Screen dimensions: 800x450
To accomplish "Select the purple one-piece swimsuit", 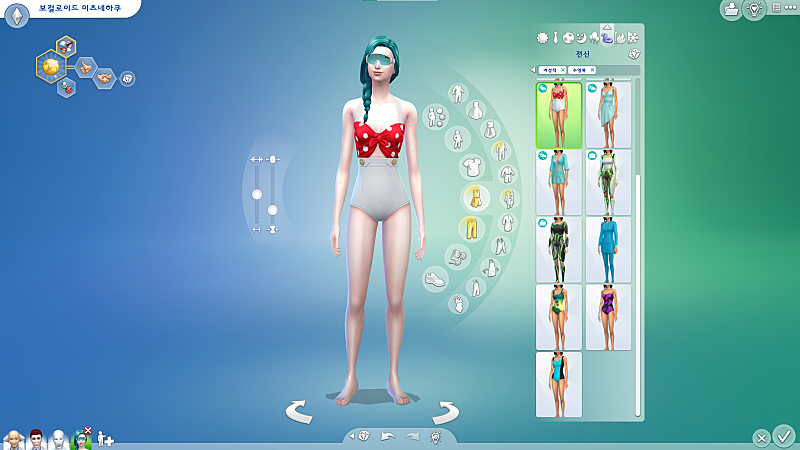I will (608, 317).
